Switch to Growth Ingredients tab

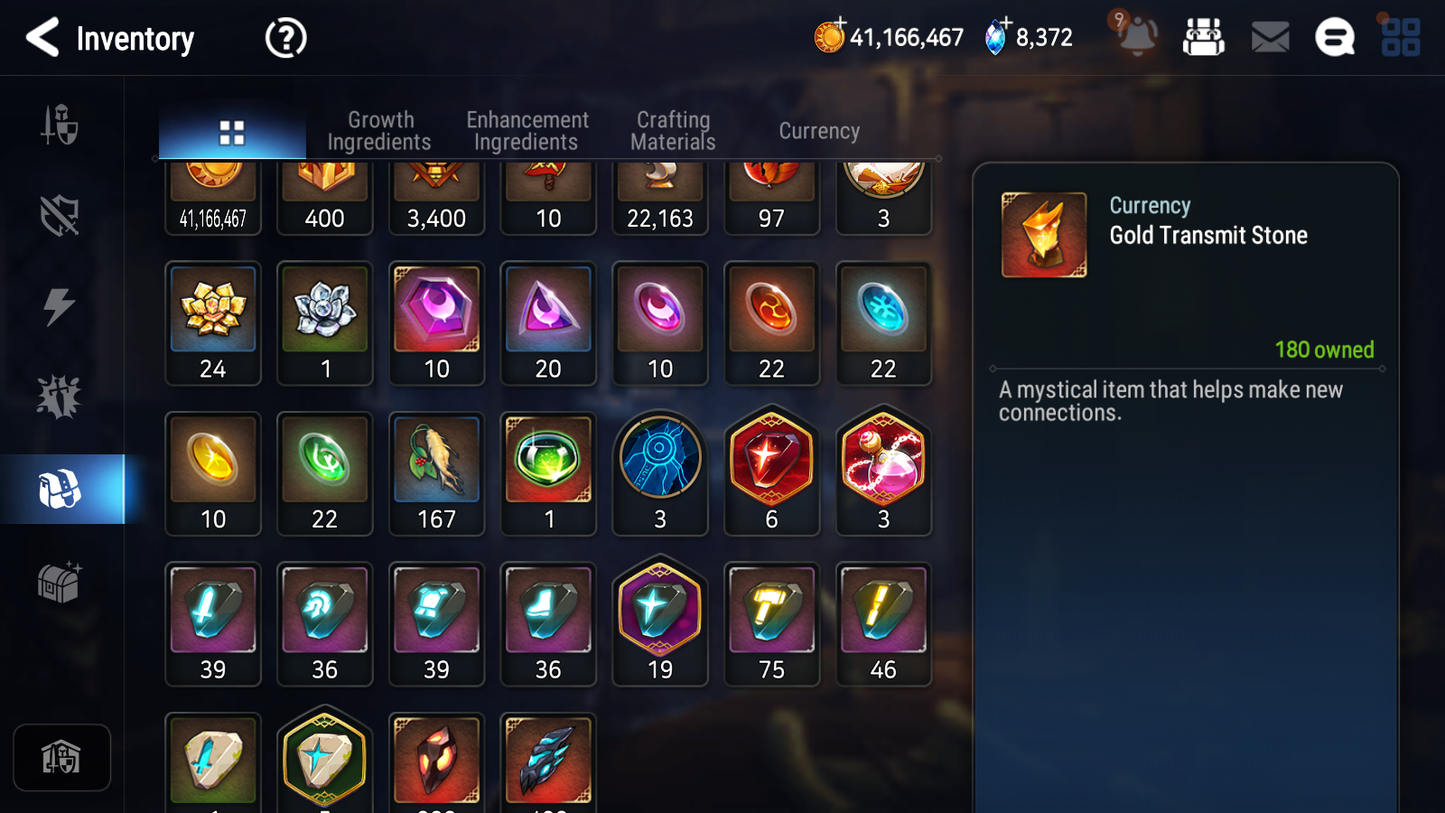pos(379,131)
